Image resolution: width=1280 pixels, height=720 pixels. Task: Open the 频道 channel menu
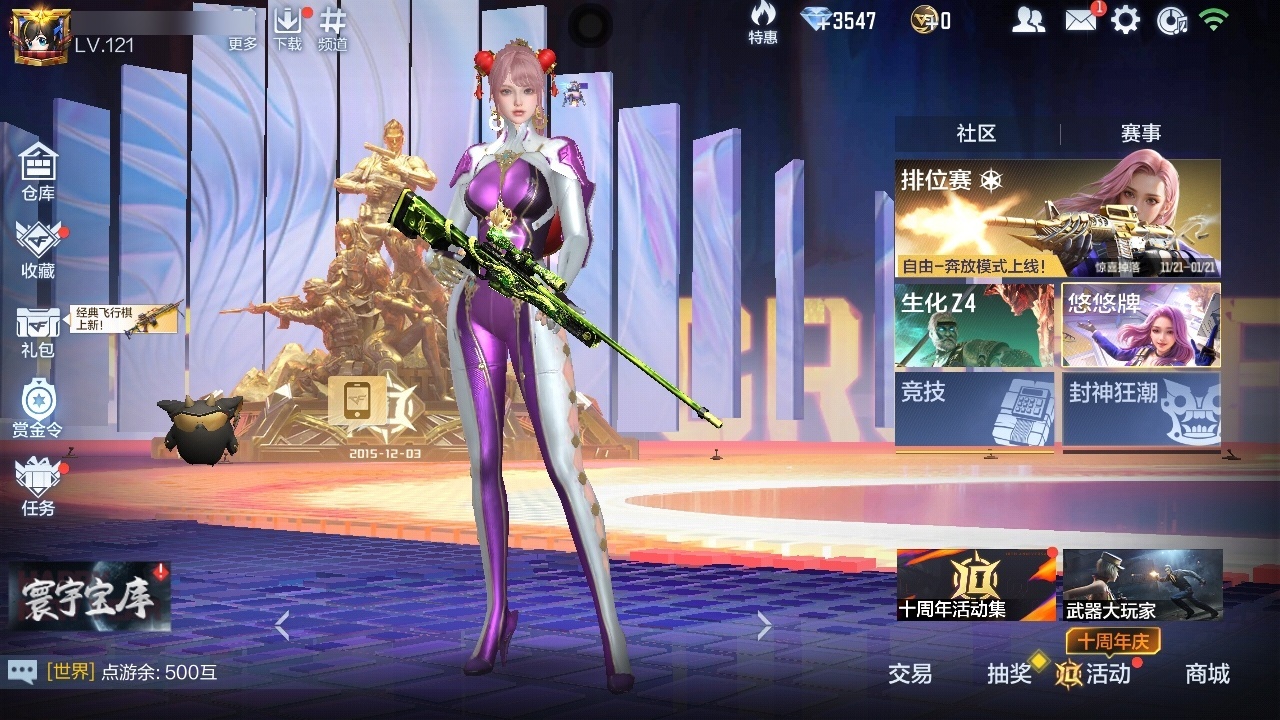coord(334,27)
